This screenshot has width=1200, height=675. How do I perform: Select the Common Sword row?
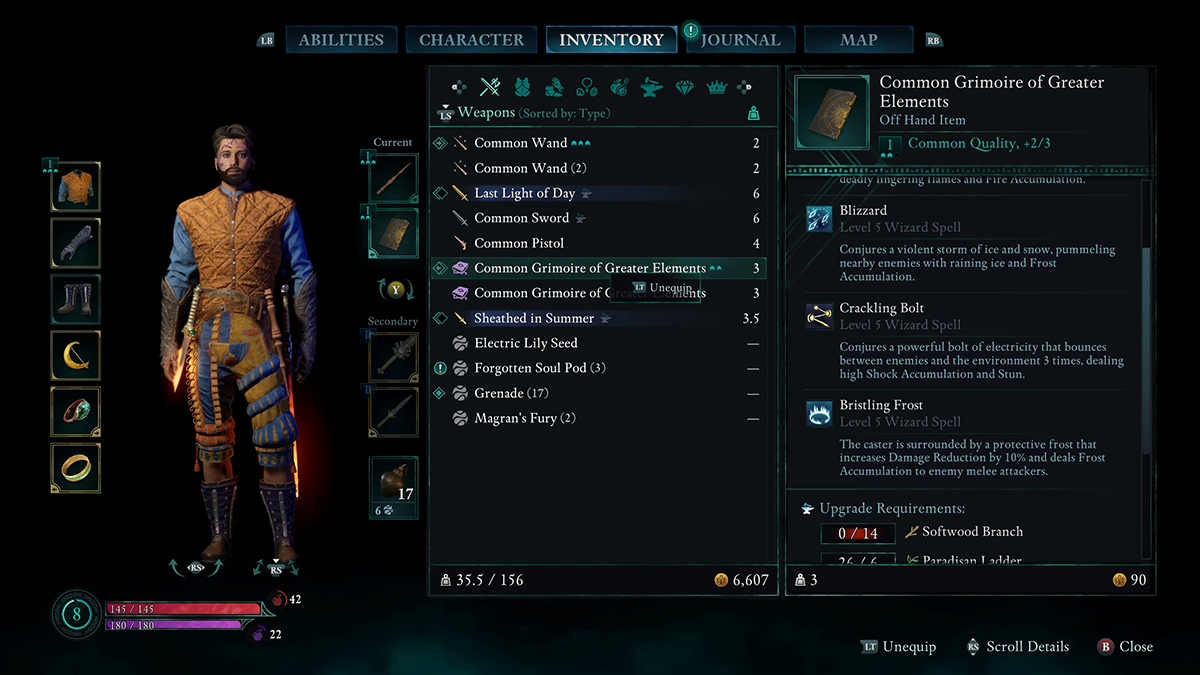click(521, 218)
